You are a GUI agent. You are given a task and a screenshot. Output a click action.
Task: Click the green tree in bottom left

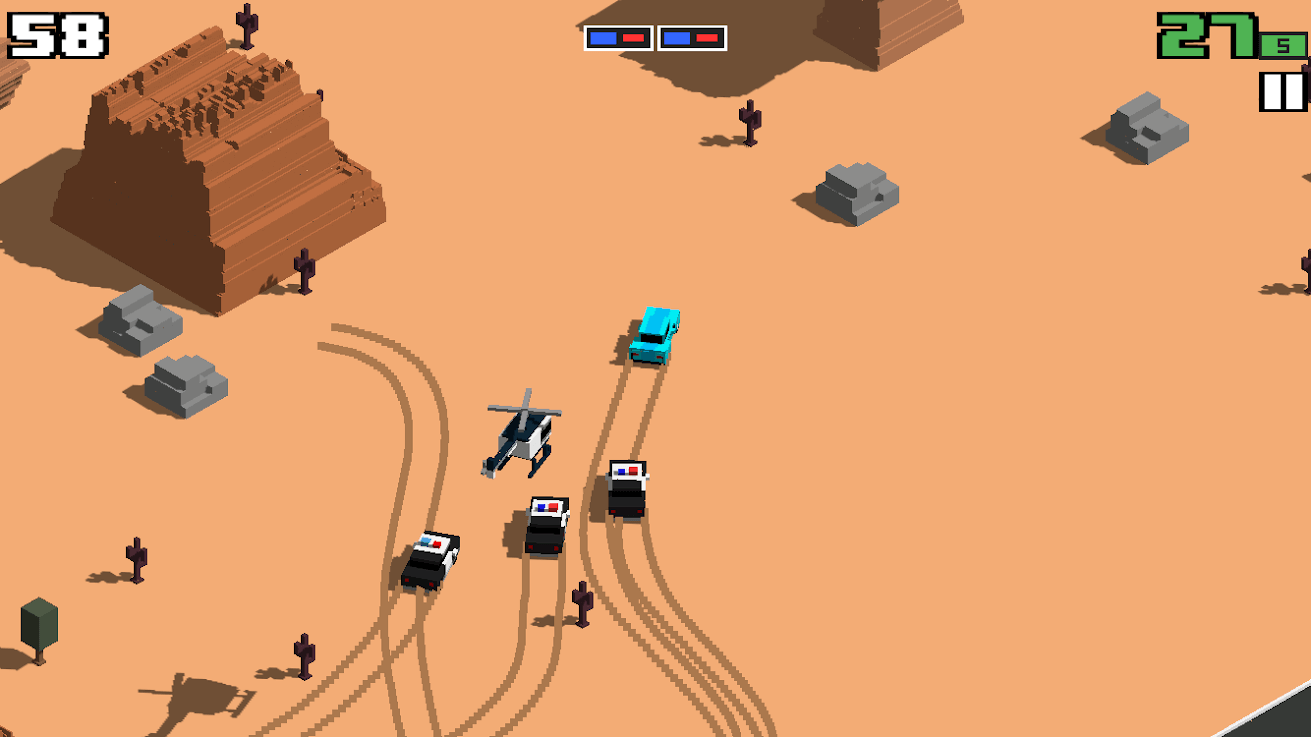point(40,625)
